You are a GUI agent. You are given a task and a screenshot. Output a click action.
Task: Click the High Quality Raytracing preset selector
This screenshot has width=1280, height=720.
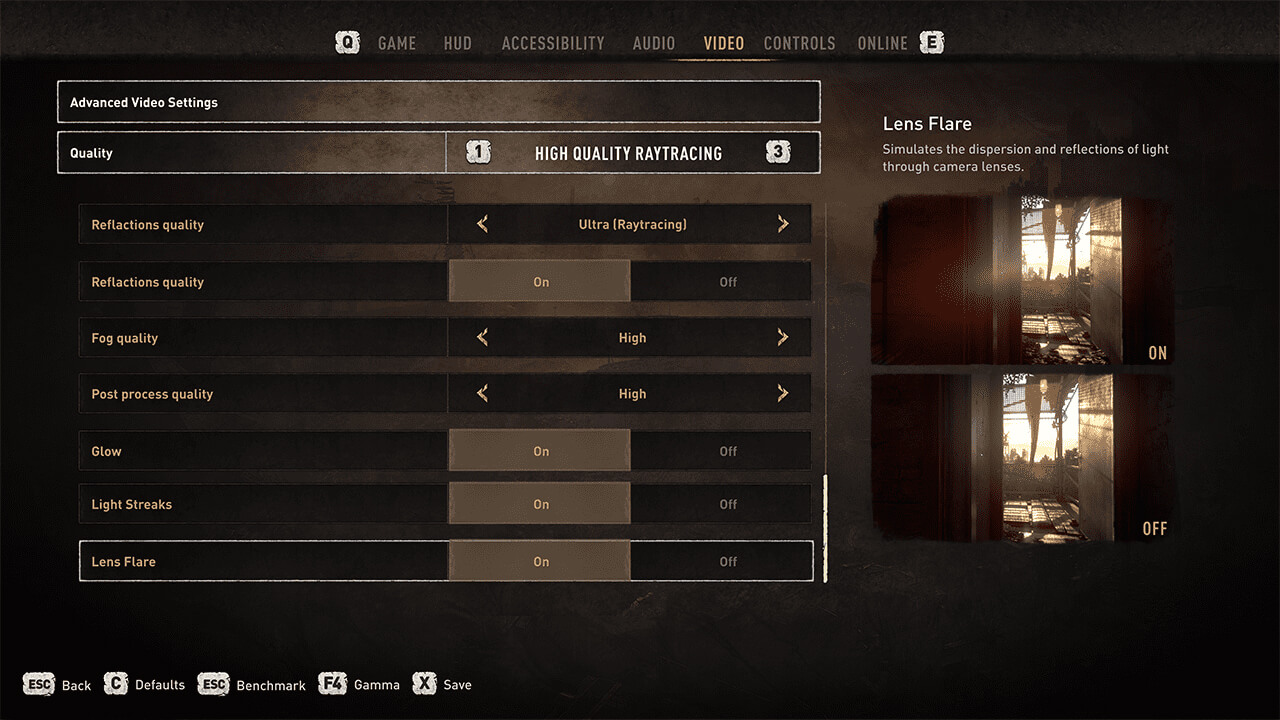pyautogui.click(x=628, y=153)
